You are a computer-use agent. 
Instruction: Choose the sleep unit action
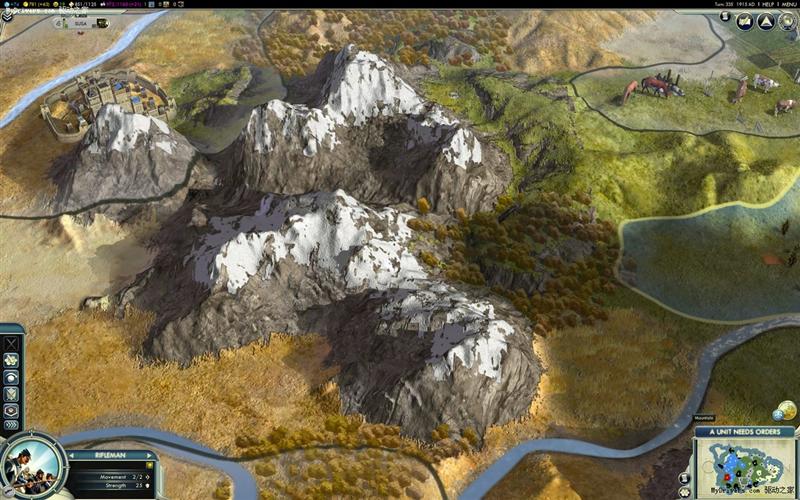[11, 376]
